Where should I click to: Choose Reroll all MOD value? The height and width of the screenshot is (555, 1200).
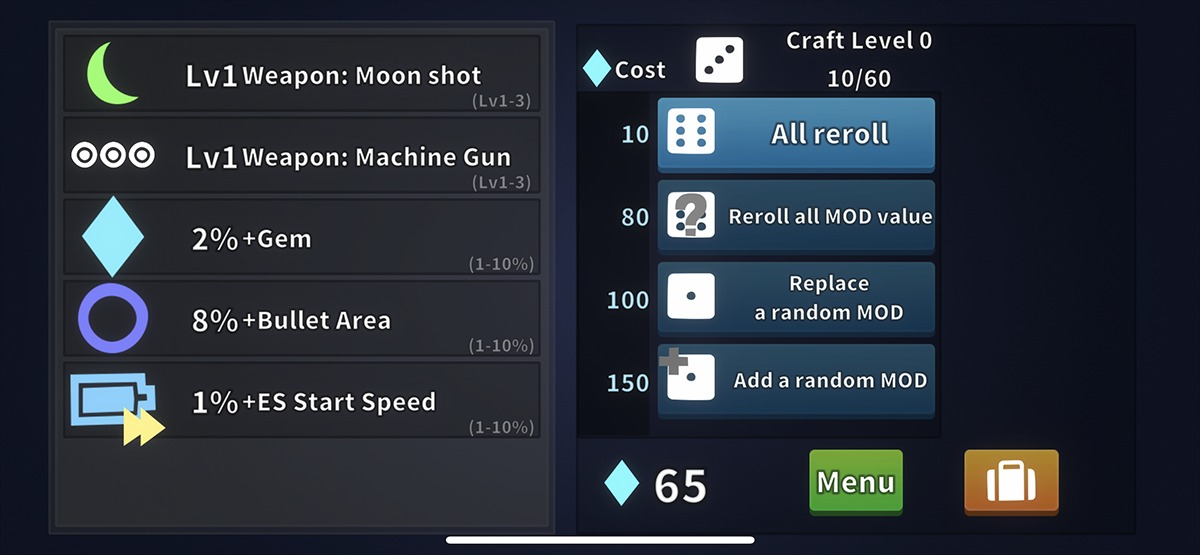(x=796, y=216)
